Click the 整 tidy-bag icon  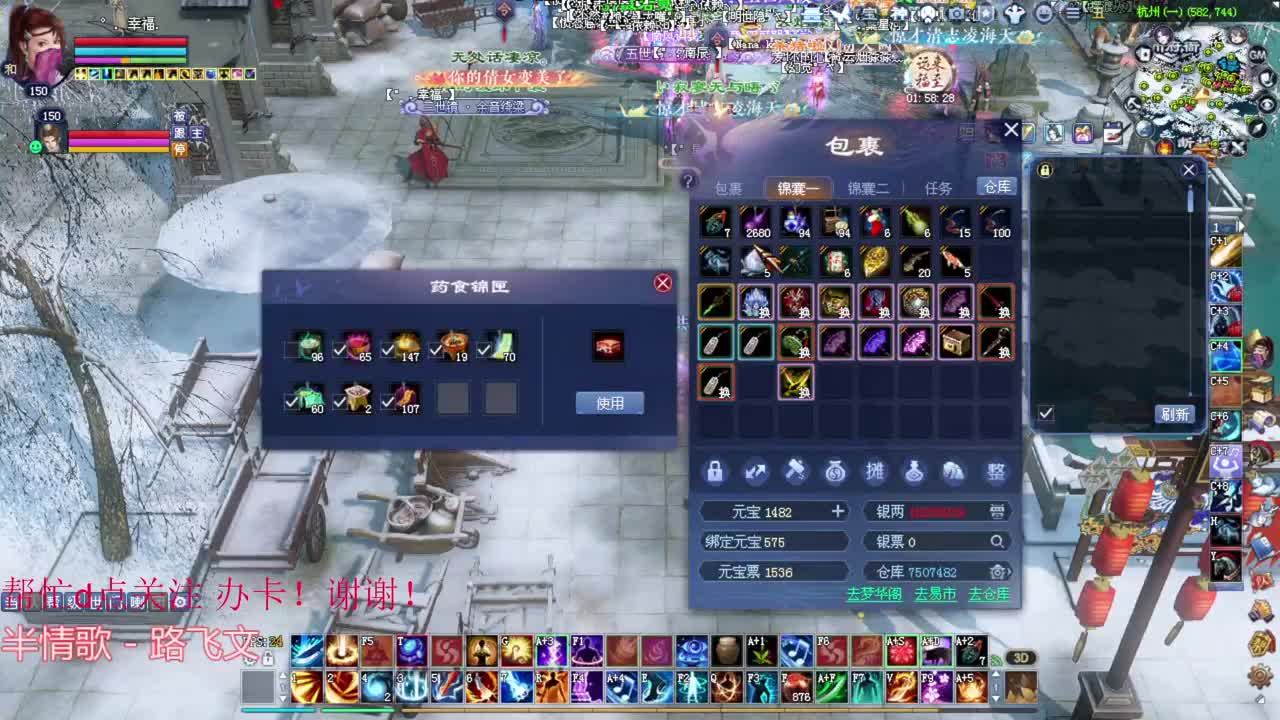(x=995, y=472)
